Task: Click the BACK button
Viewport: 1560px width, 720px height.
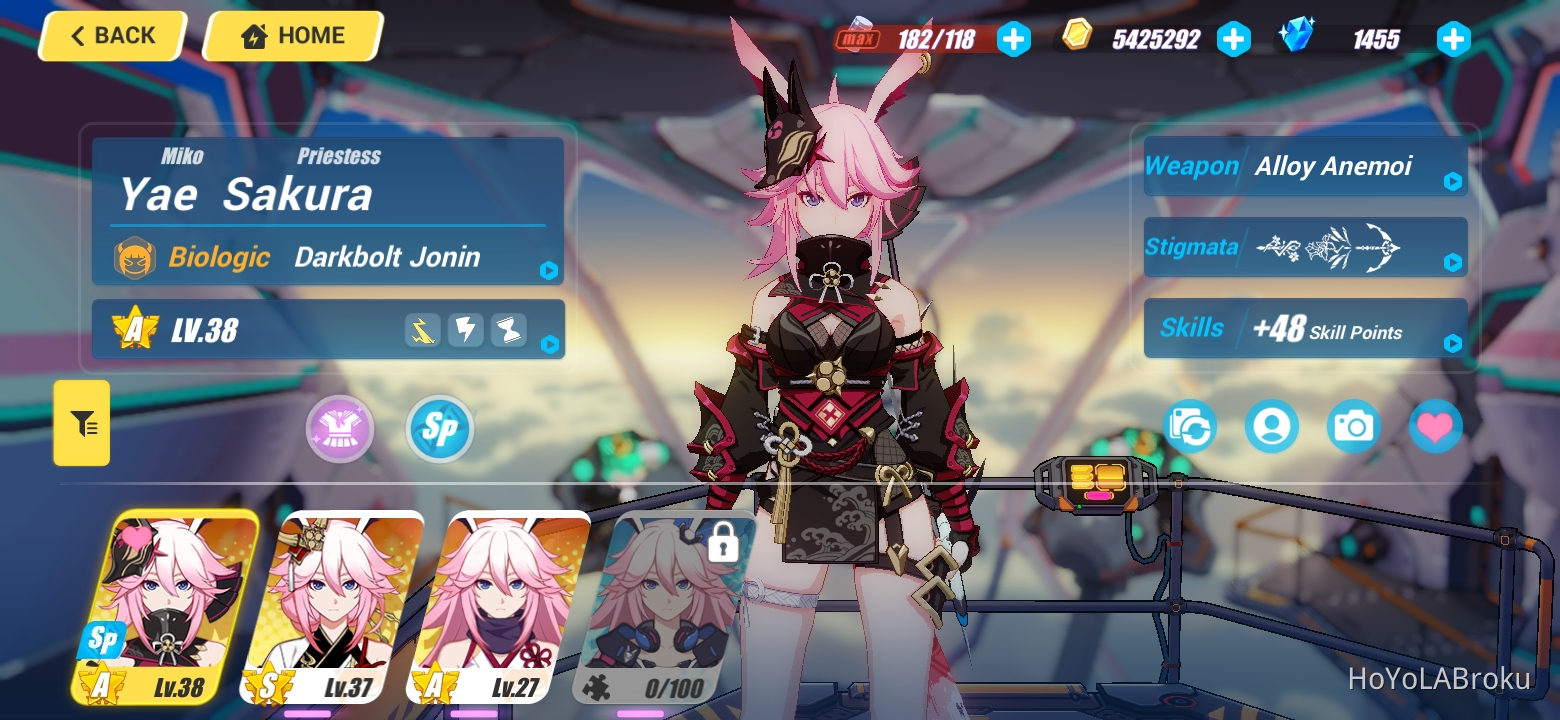Action: pyautogui.click(x=111, y=36)
